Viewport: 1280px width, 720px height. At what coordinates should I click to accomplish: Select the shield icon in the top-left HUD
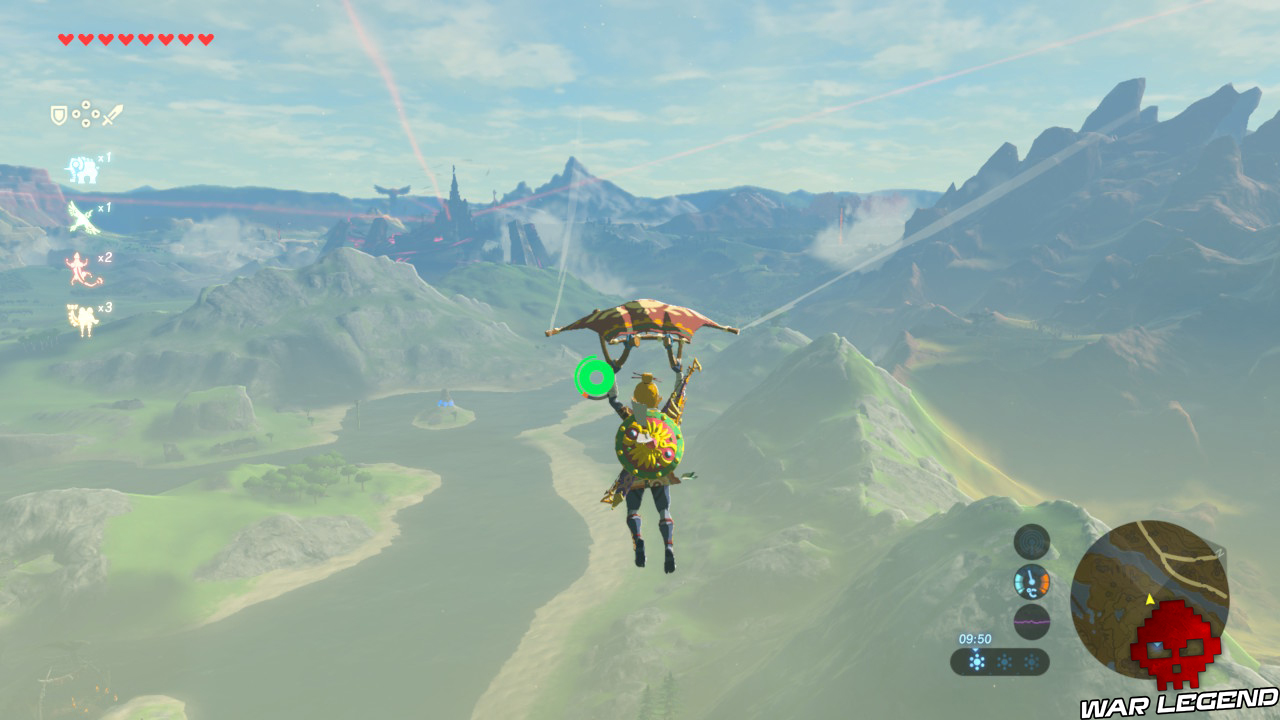(58, 114)
